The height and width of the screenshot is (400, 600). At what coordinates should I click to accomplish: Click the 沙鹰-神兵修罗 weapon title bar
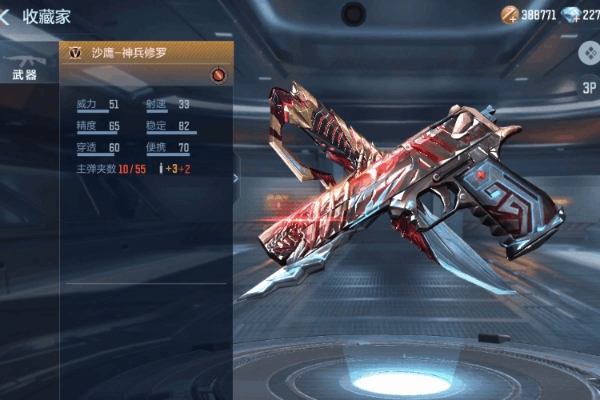[150, 51]
